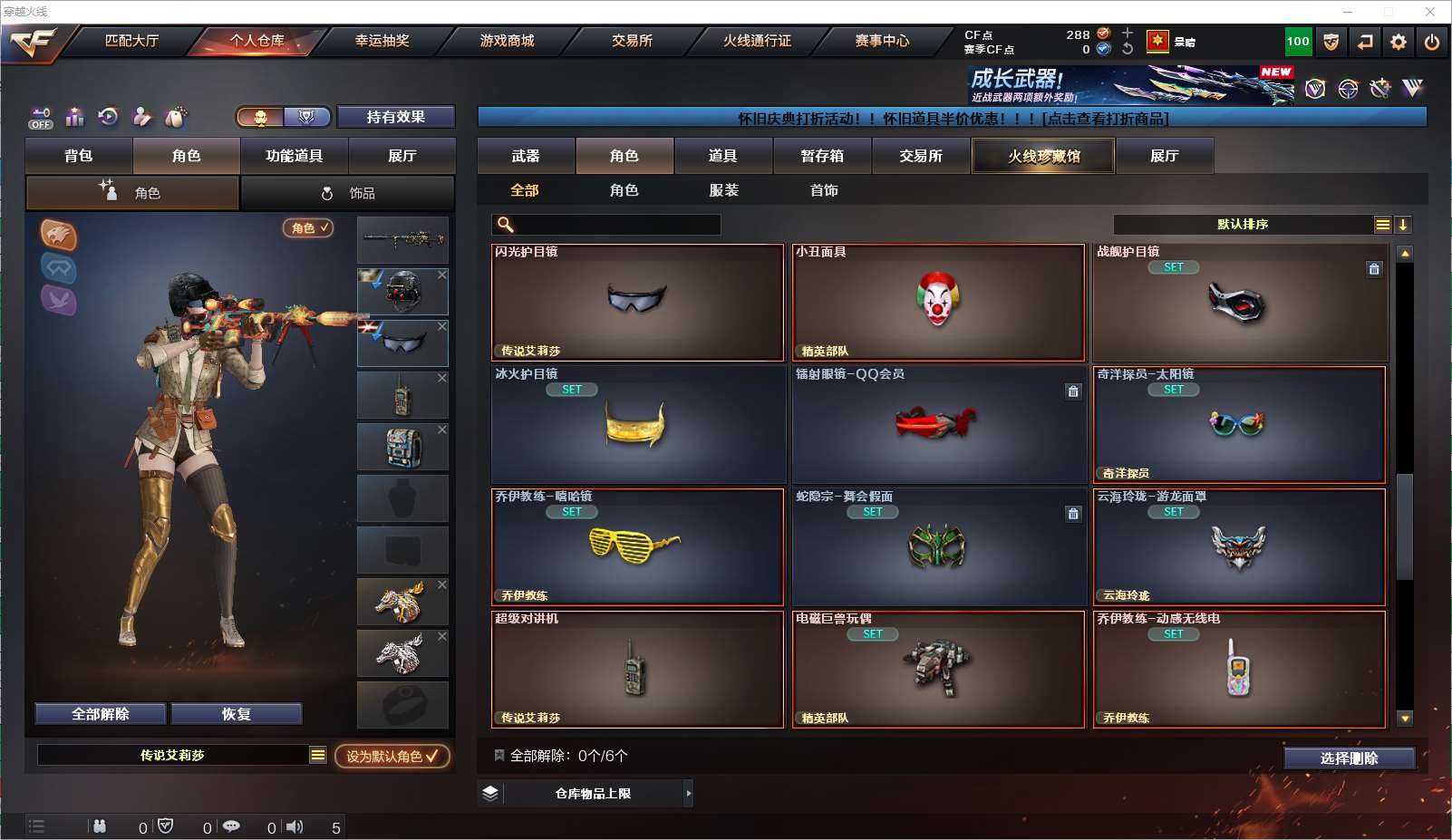
Task: Open the 幸运抽奖 lucky draw page
Action: click(382, 41)
